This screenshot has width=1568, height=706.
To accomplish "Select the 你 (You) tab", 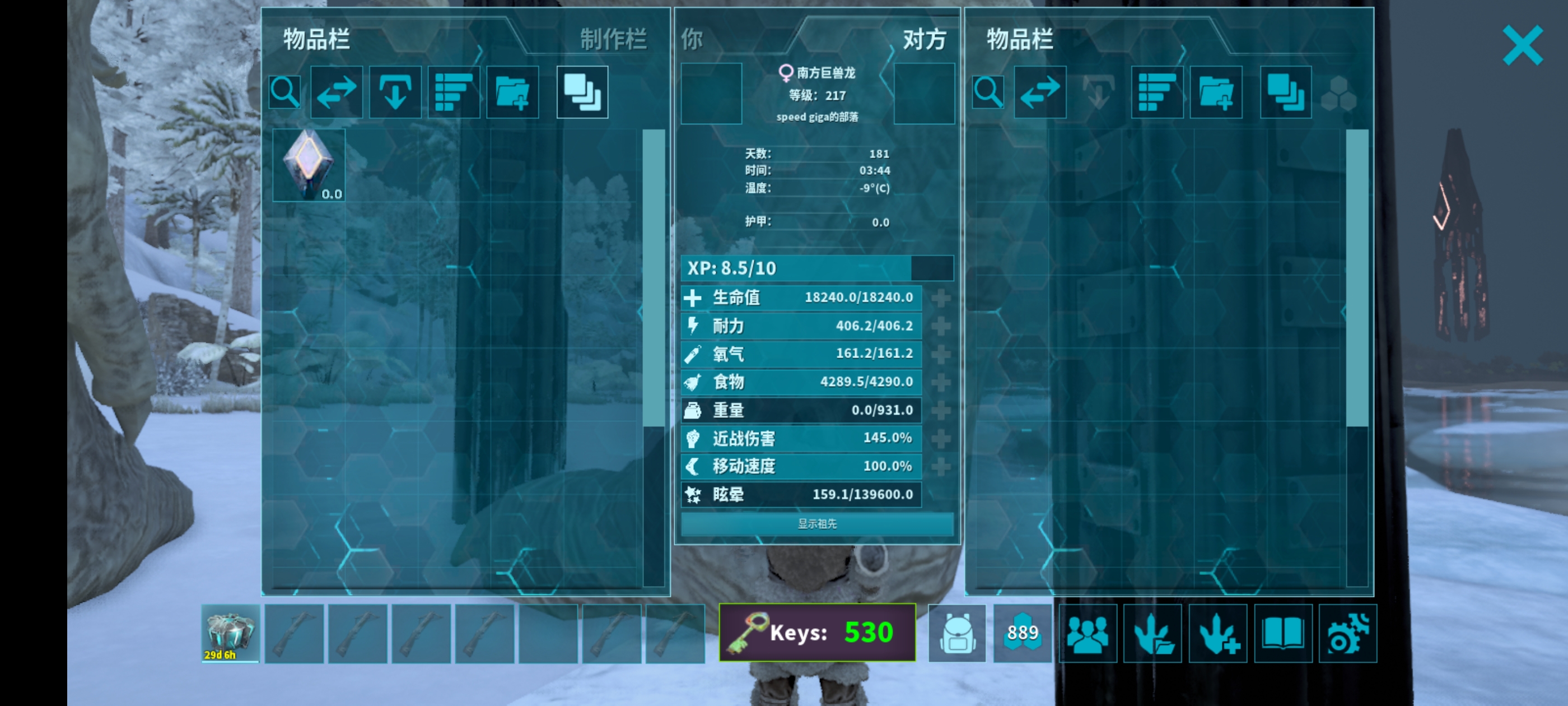I will (x=692, y=40).
